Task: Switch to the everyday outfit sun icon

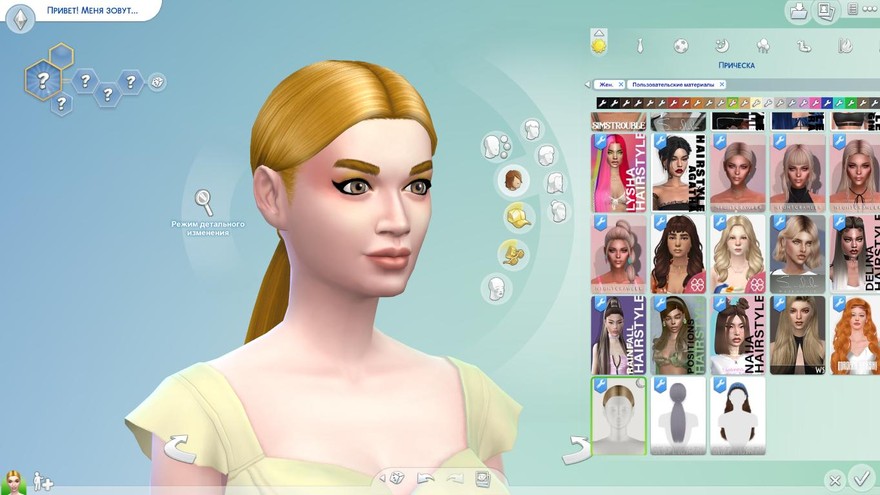Action: click(x=599, y=45)
